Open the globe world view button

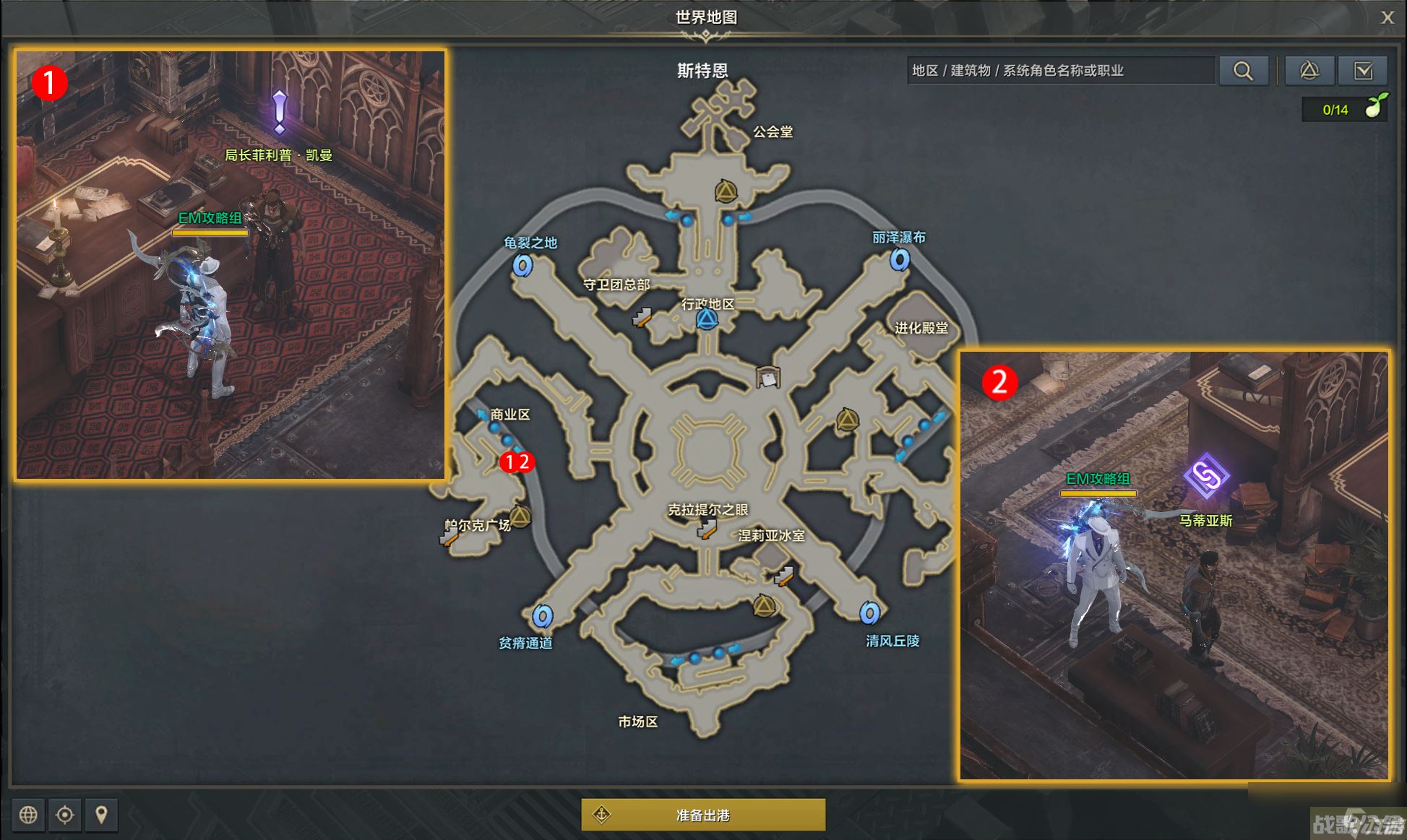28,815
